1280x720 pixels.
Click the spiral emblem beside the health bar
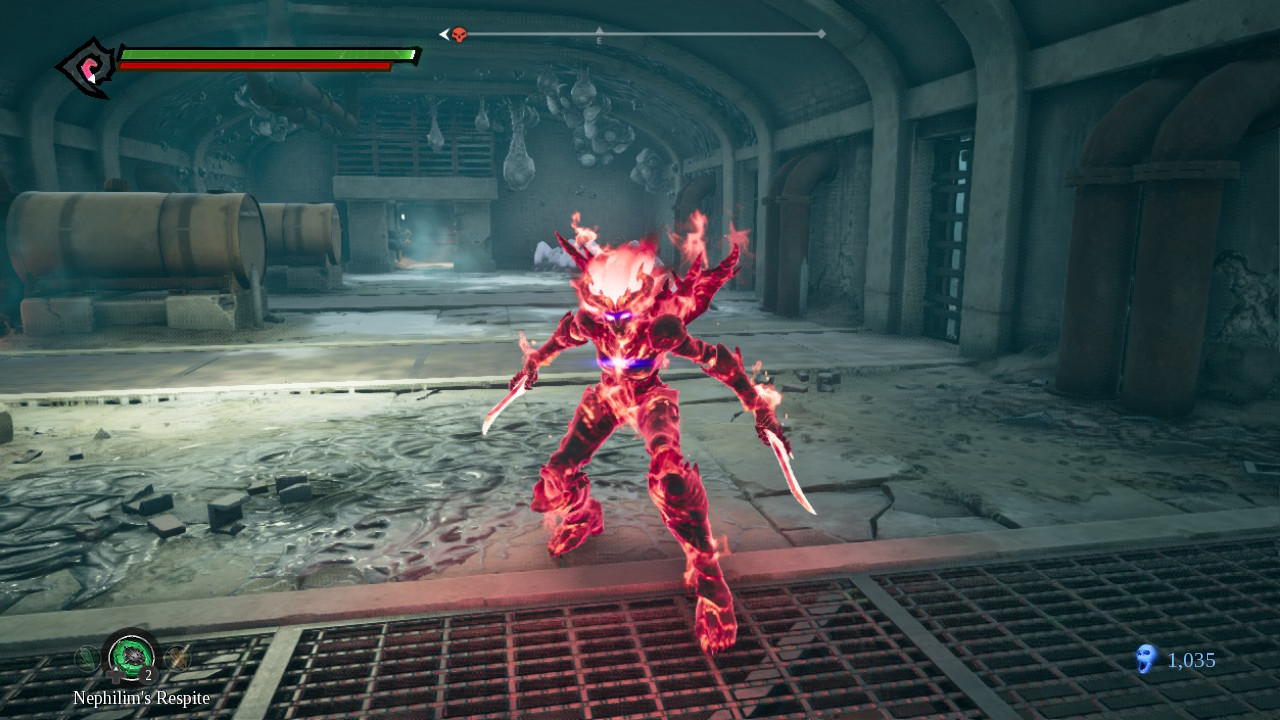pyautogui.click(x=87, y=68)
